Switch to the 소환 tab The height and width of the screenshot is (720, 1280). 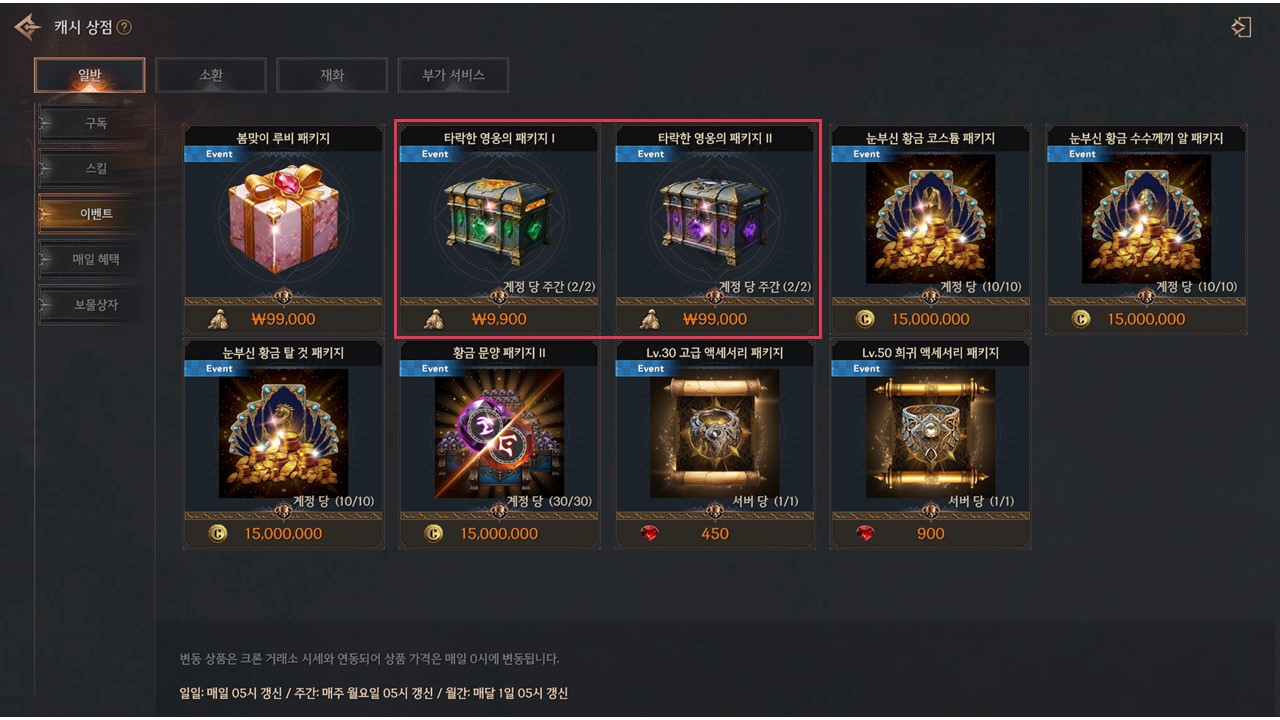pos(211,75)
